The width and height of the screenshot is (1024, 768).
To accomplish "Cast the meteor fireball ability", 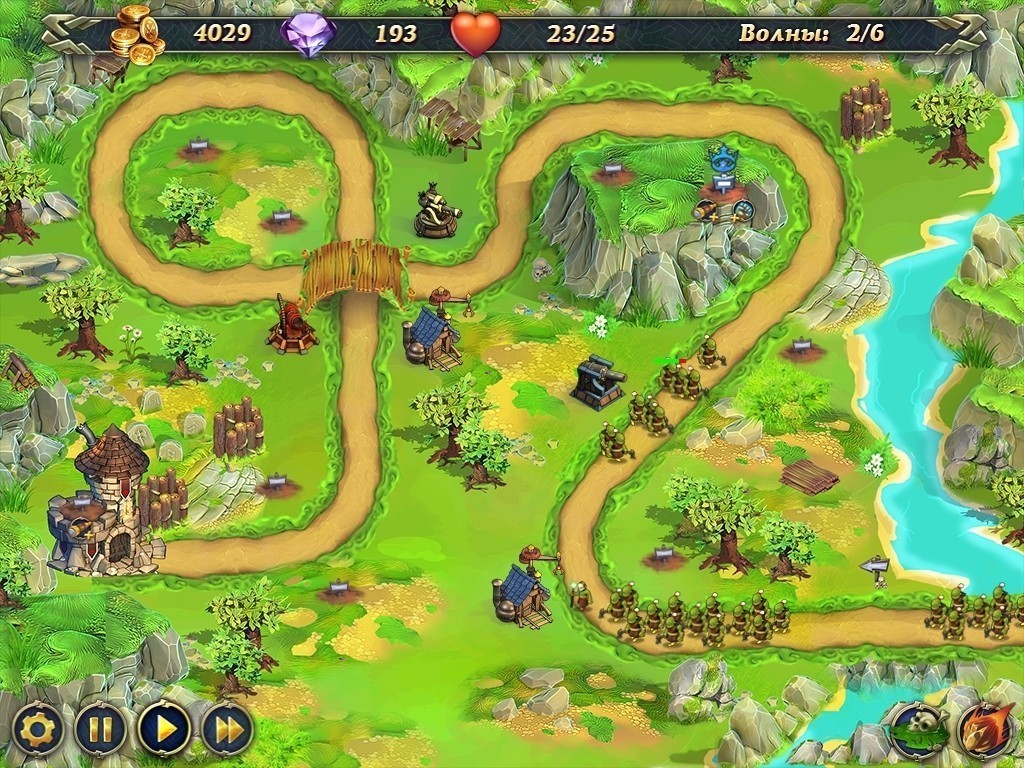I will [983, 729].
